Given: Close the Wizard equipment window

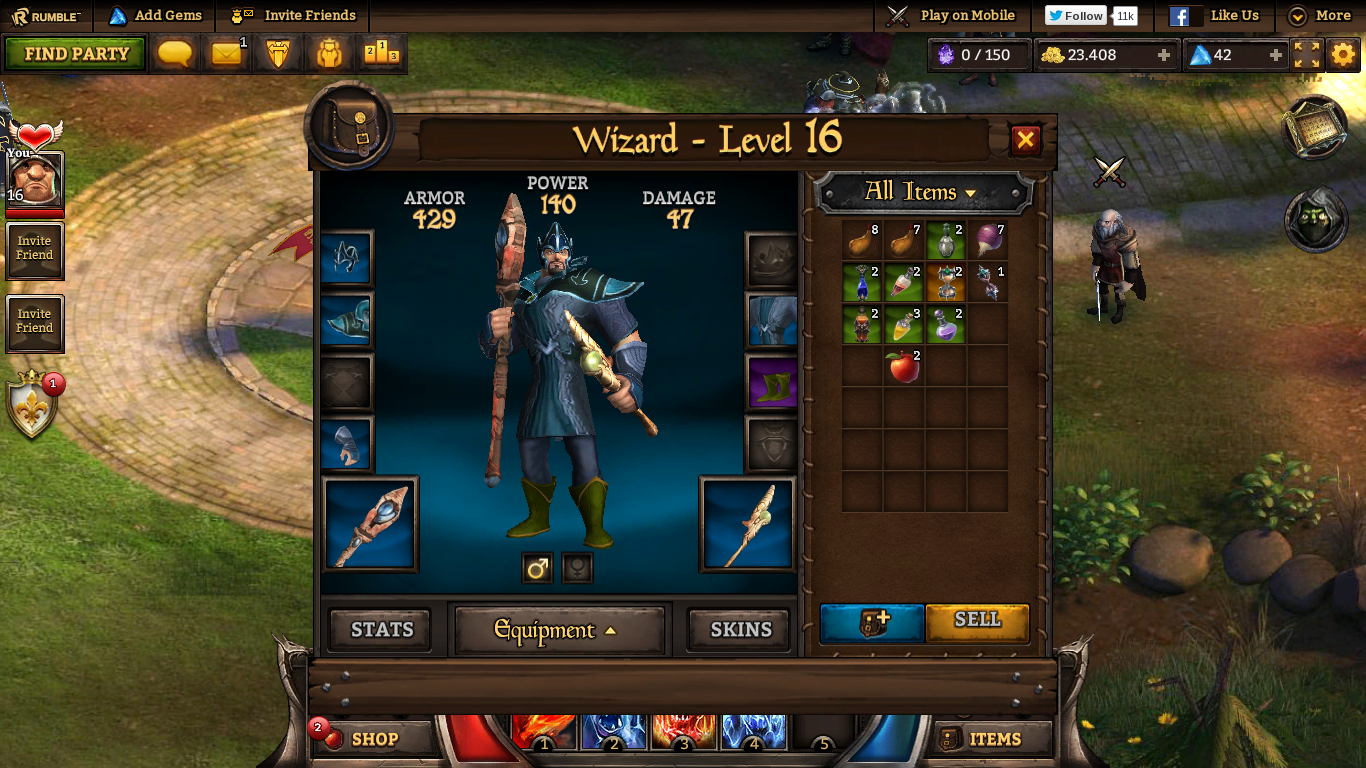Looking at the screenshot, I should [1025, 140].
